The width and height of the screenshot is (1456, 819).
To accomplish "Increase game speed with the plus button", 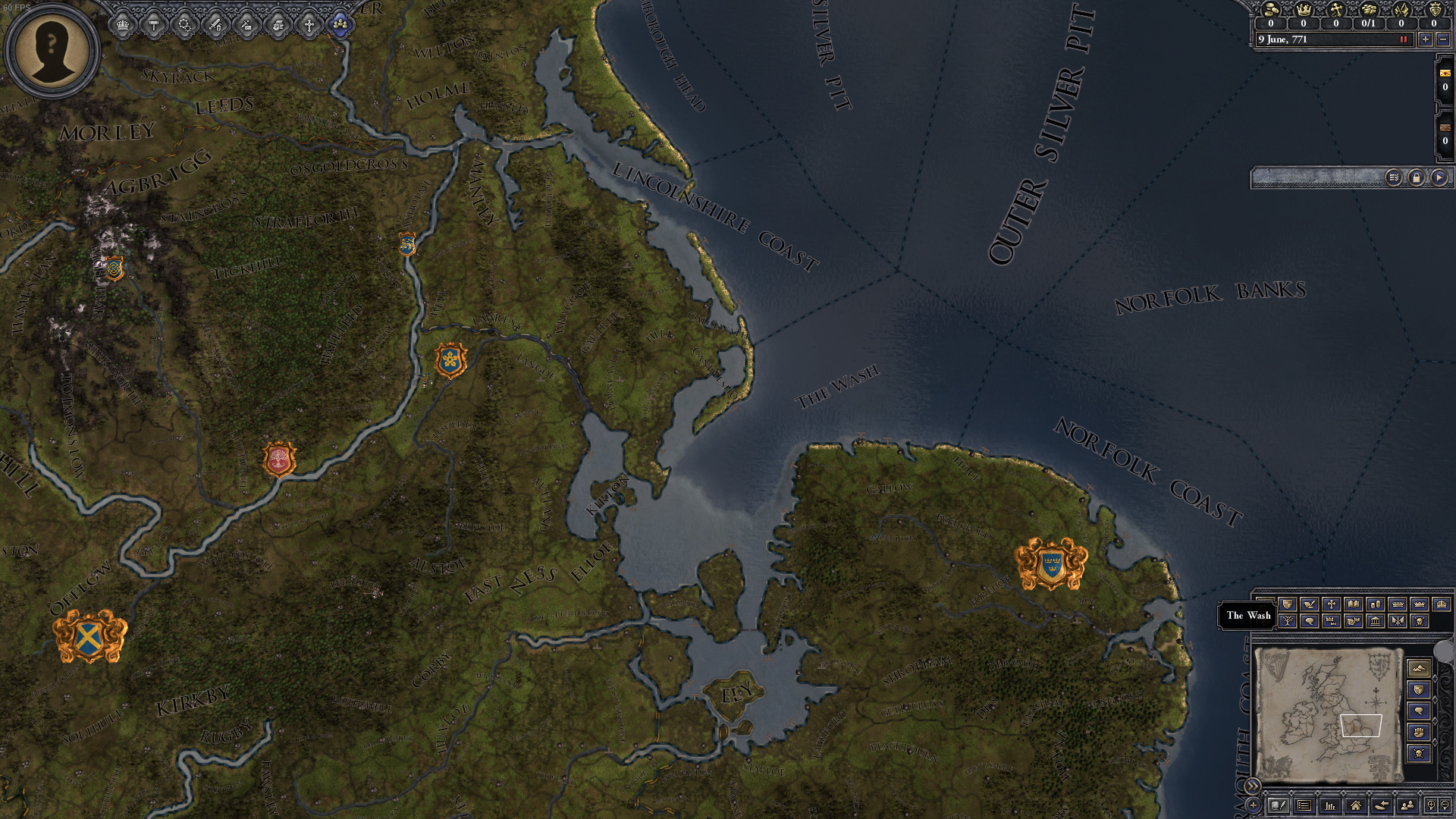I will point(1426,39).
